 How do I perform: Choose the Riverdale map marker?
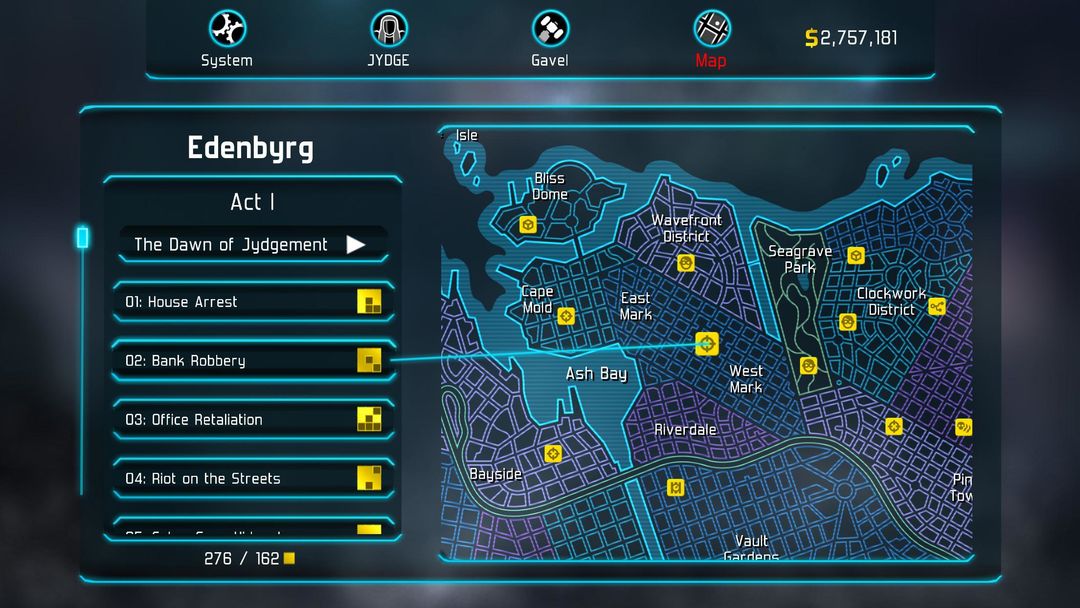(x=675, y=487)
